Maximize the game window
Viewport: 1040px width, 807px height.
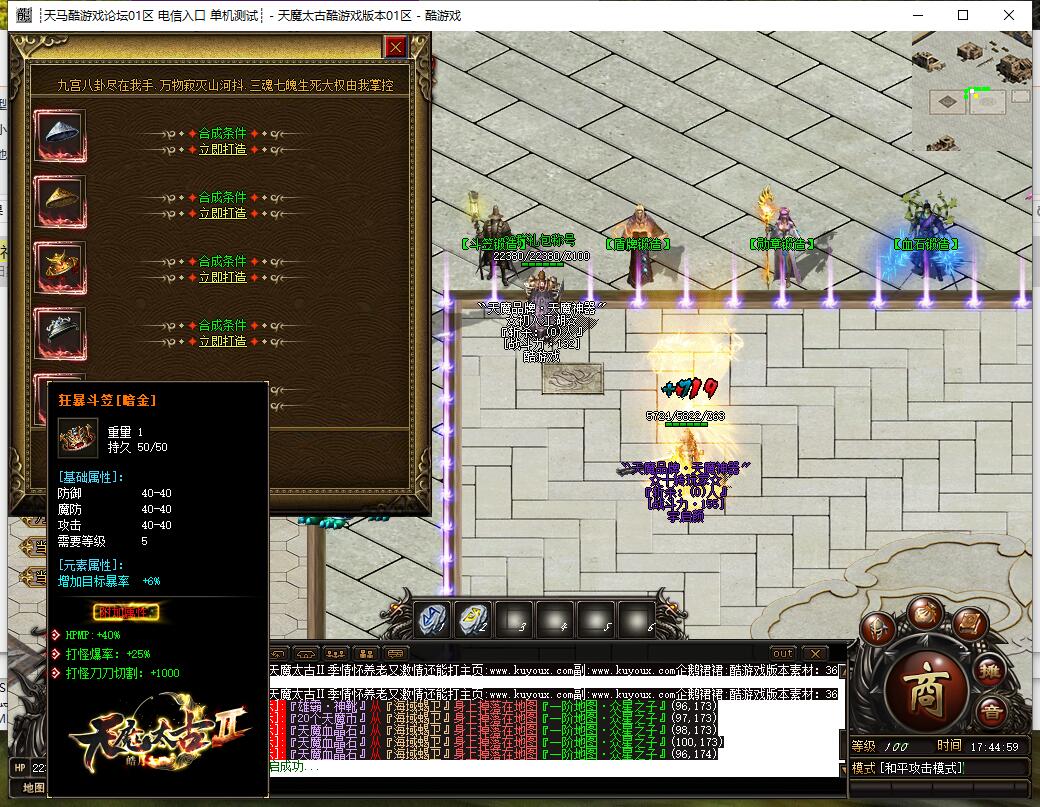963,15
